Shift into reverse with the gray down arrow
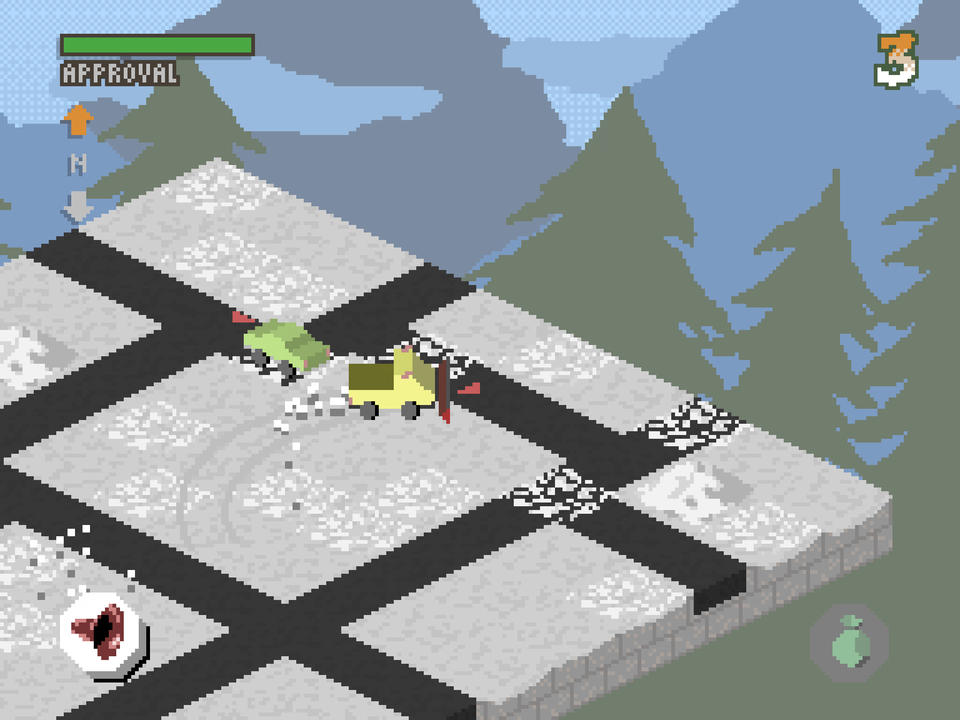This screenshot has height=720, width=960. (x=77, y=206)
